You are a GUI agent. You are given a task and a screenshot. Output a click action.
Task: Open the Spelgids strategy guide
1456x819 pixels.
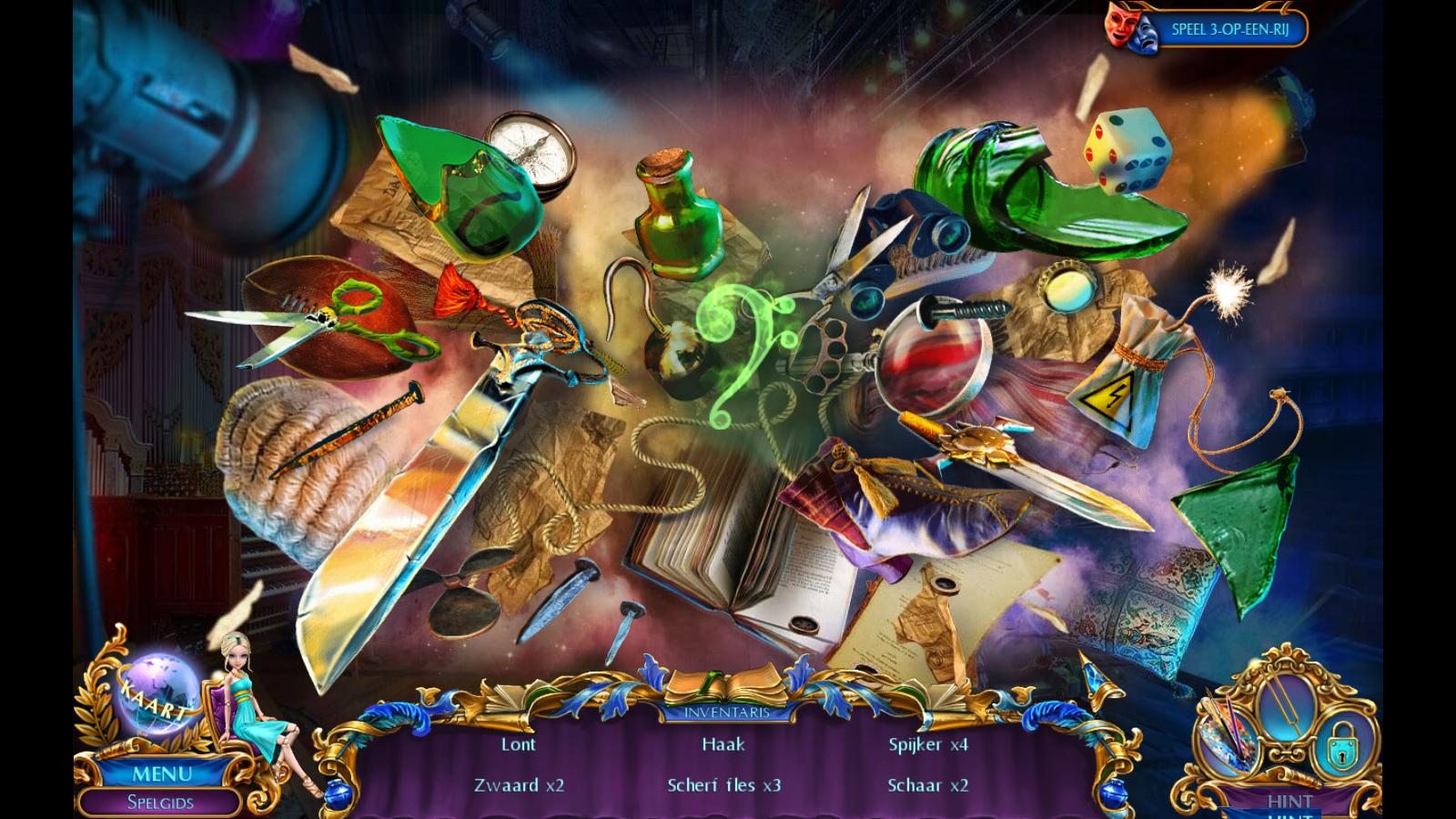click(160, 803)
